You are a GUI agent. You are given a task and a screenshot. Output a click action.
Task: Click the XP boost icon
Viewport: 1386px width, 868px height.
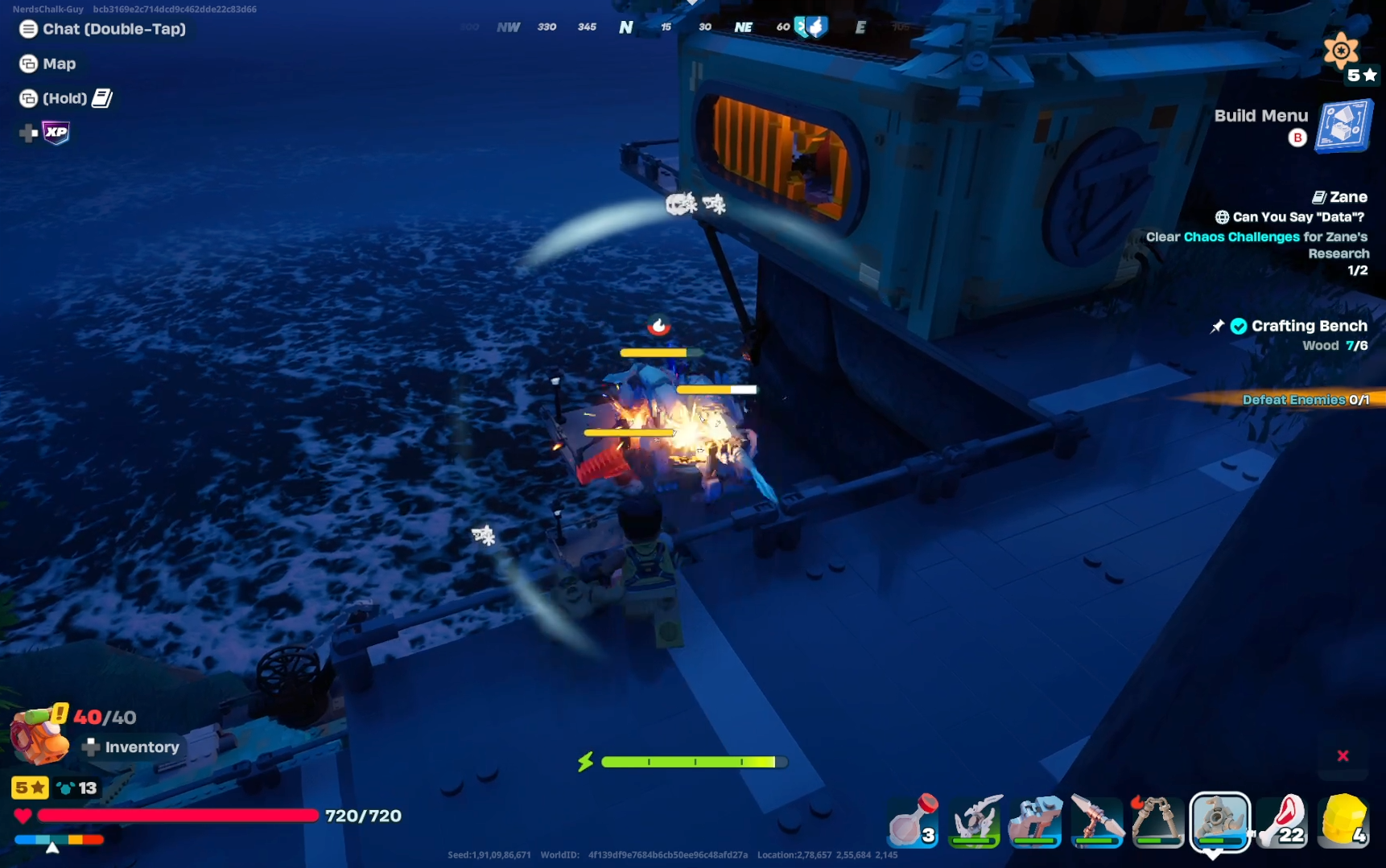(56, 133)
